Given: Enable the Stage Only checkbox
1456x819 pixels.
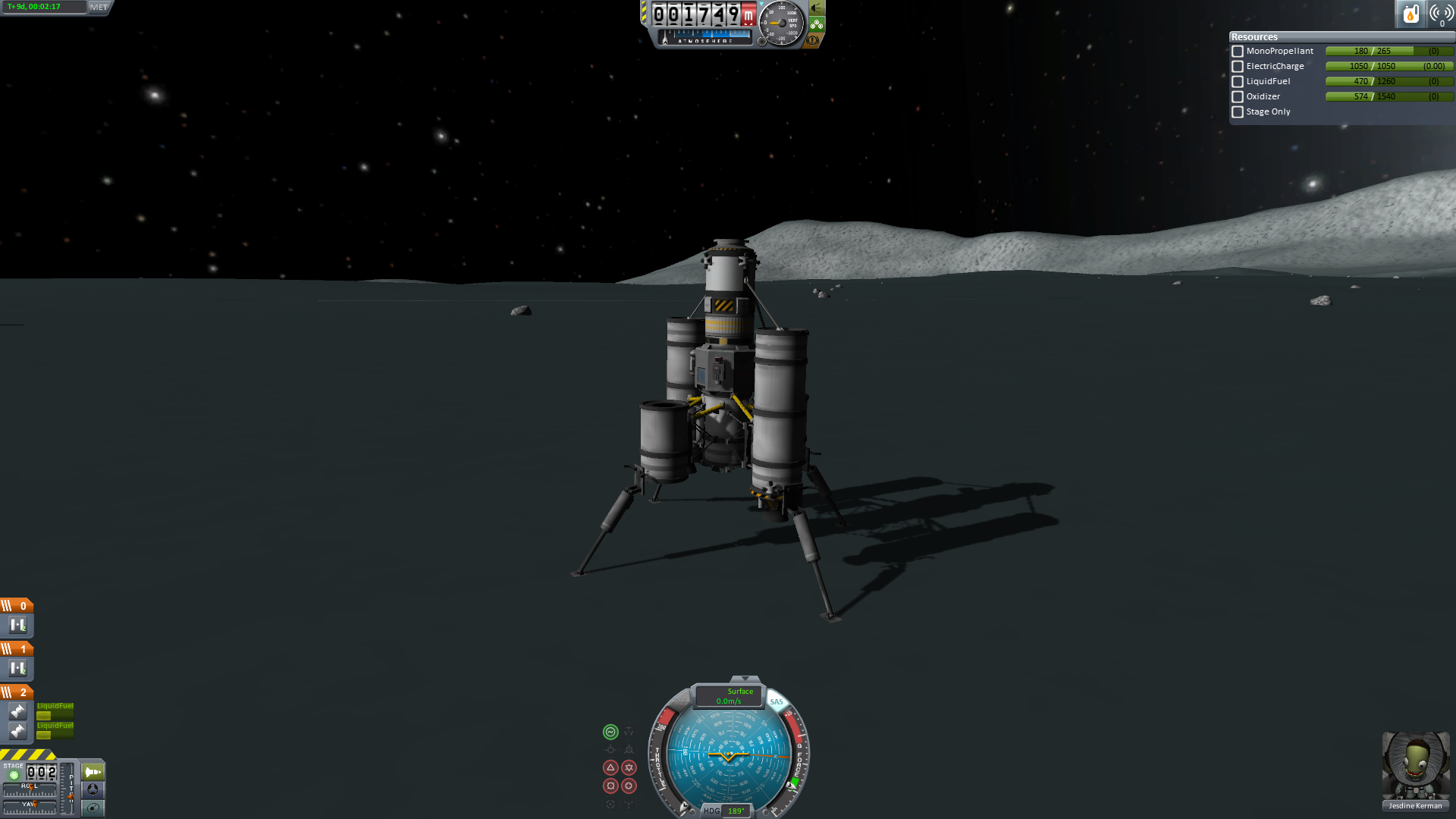Looking at the screenshot, I should (x=1238, y=112).
